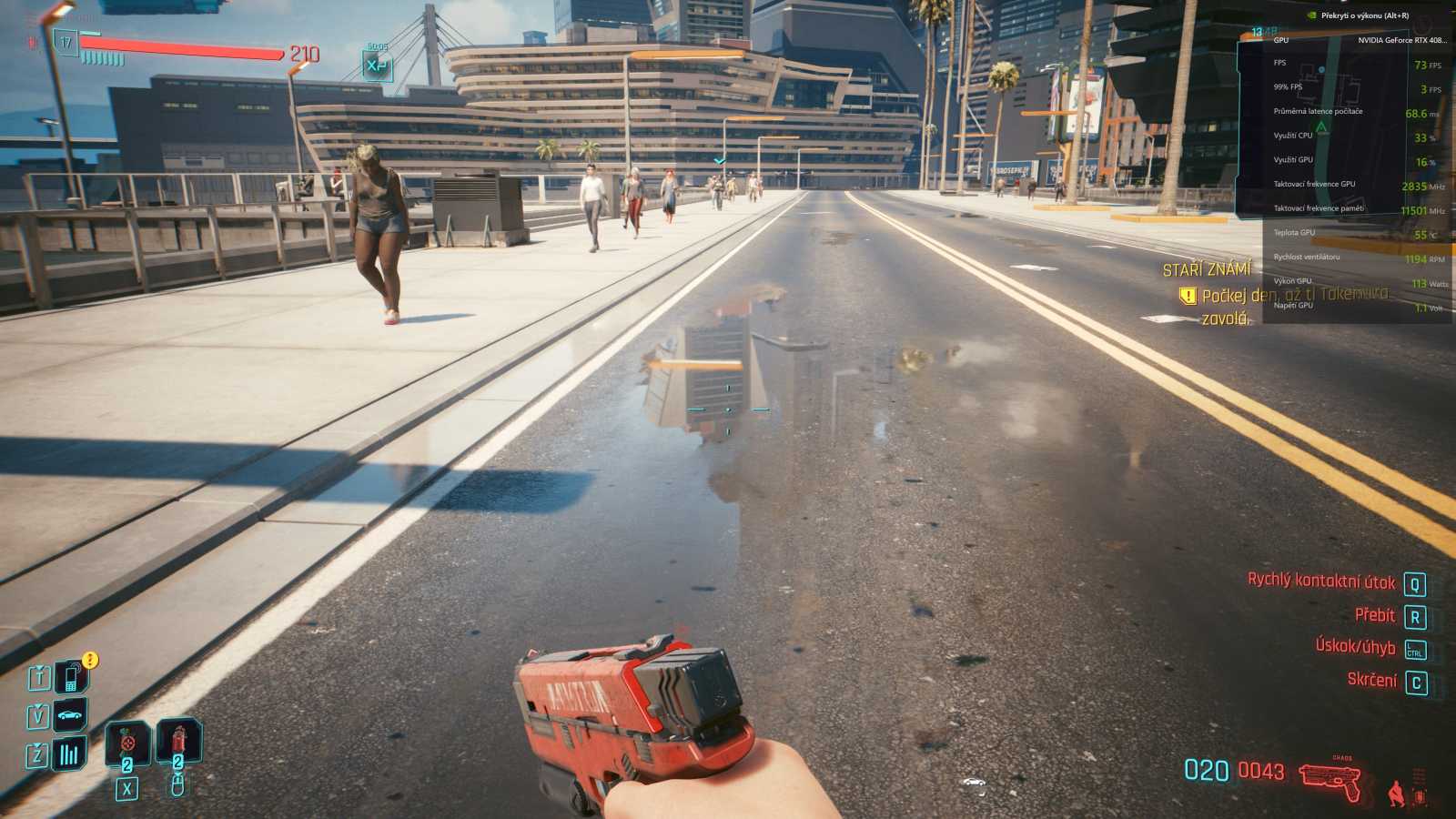Click the crouching stance indicator icon
The width and height of the screenshot is (1456, 819).
coord(1396,794)
